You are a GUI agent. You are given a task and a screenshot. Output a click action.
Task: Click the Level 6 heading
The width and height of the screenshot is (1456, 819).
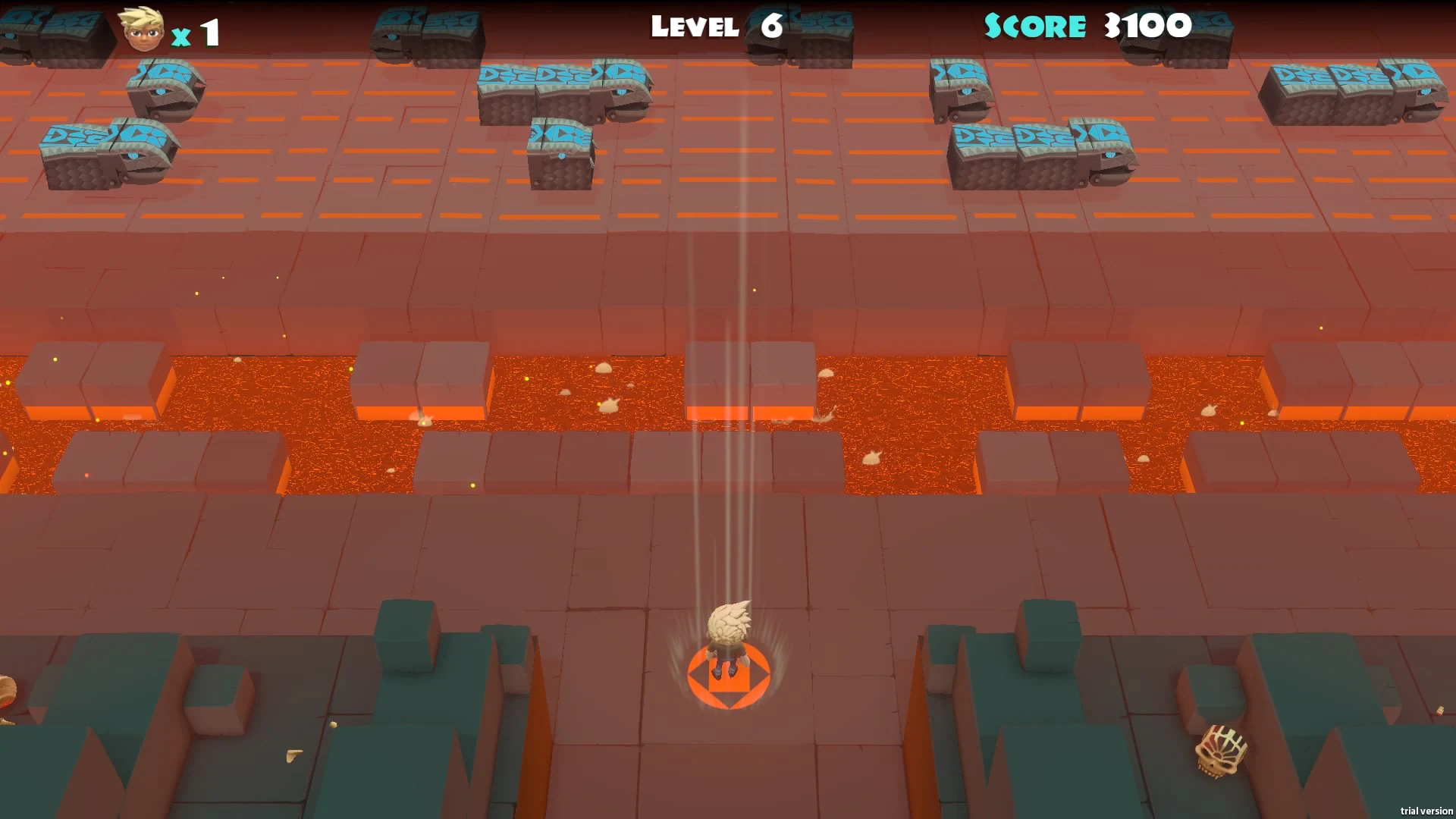click(713, 27)
